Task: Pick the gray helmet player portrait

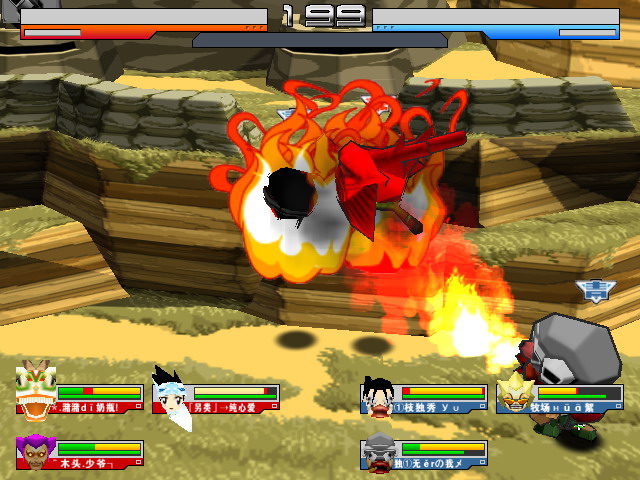Action: point(380,453)
